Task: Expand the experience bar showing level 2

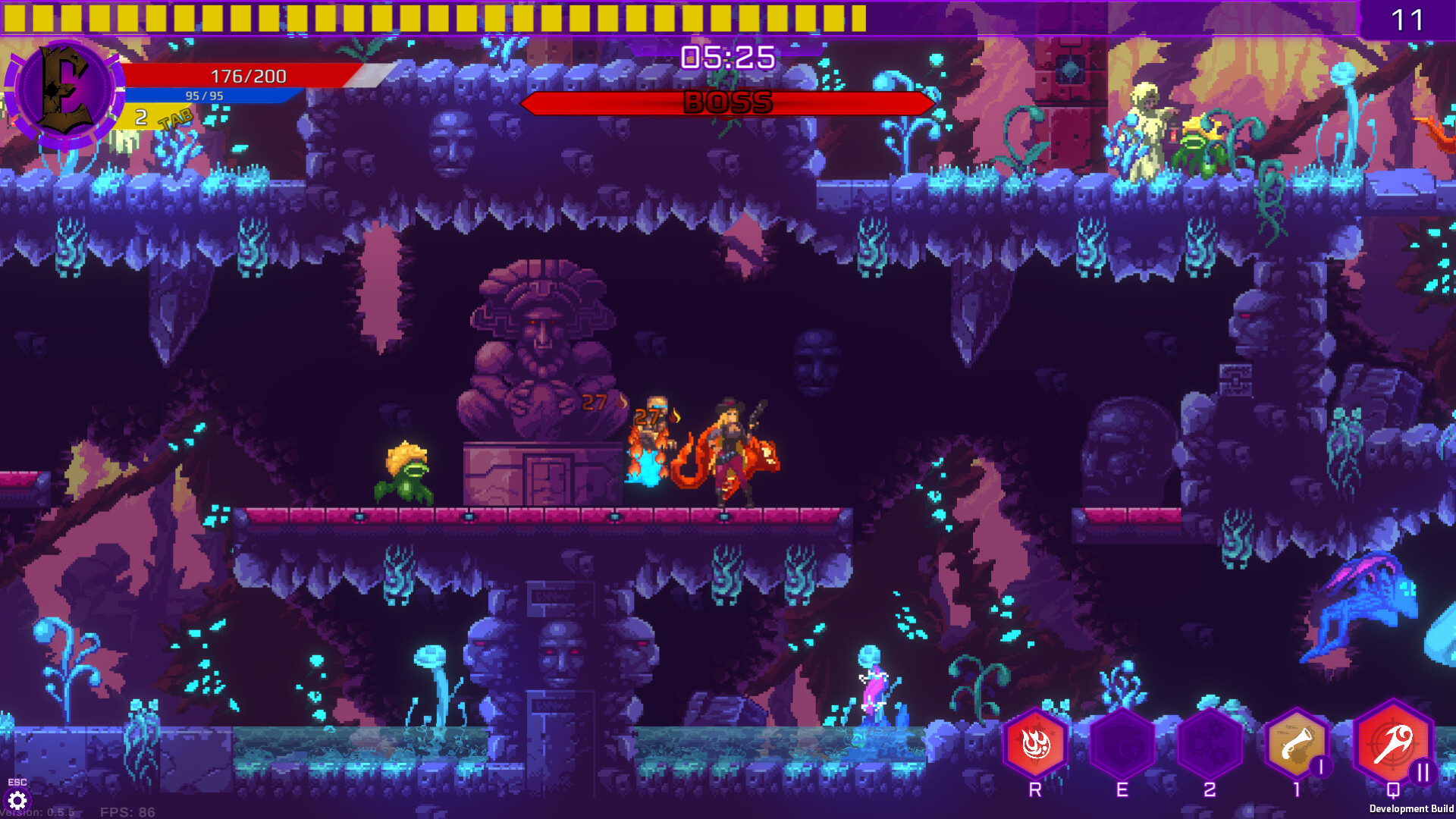Action: tap(140, 117)
